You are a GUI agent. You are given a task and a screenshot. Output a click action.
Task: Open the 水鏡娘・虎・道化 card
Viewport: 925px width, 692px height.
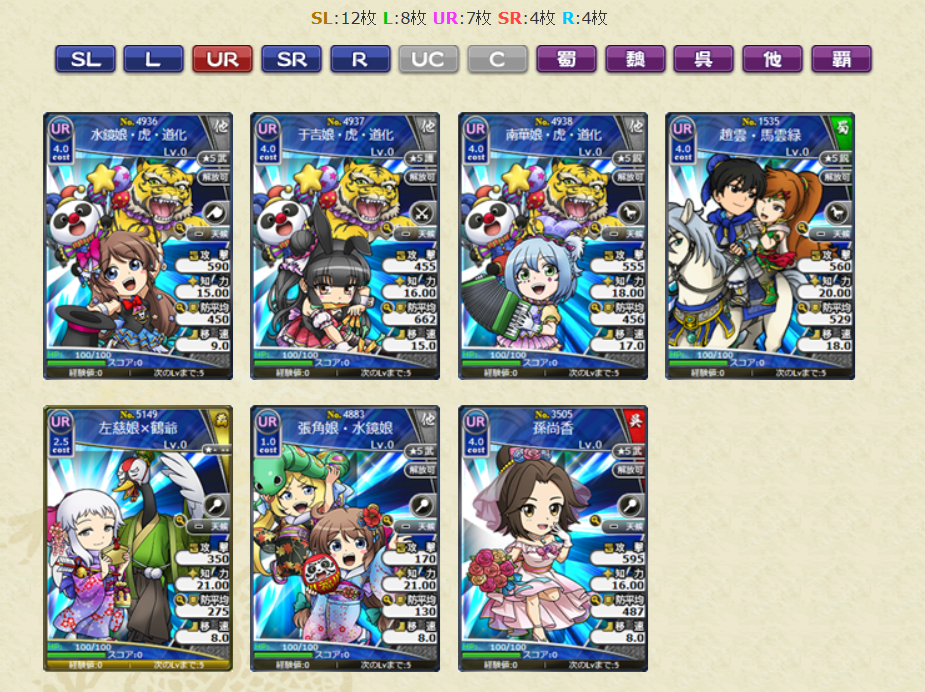pos(138,246)
